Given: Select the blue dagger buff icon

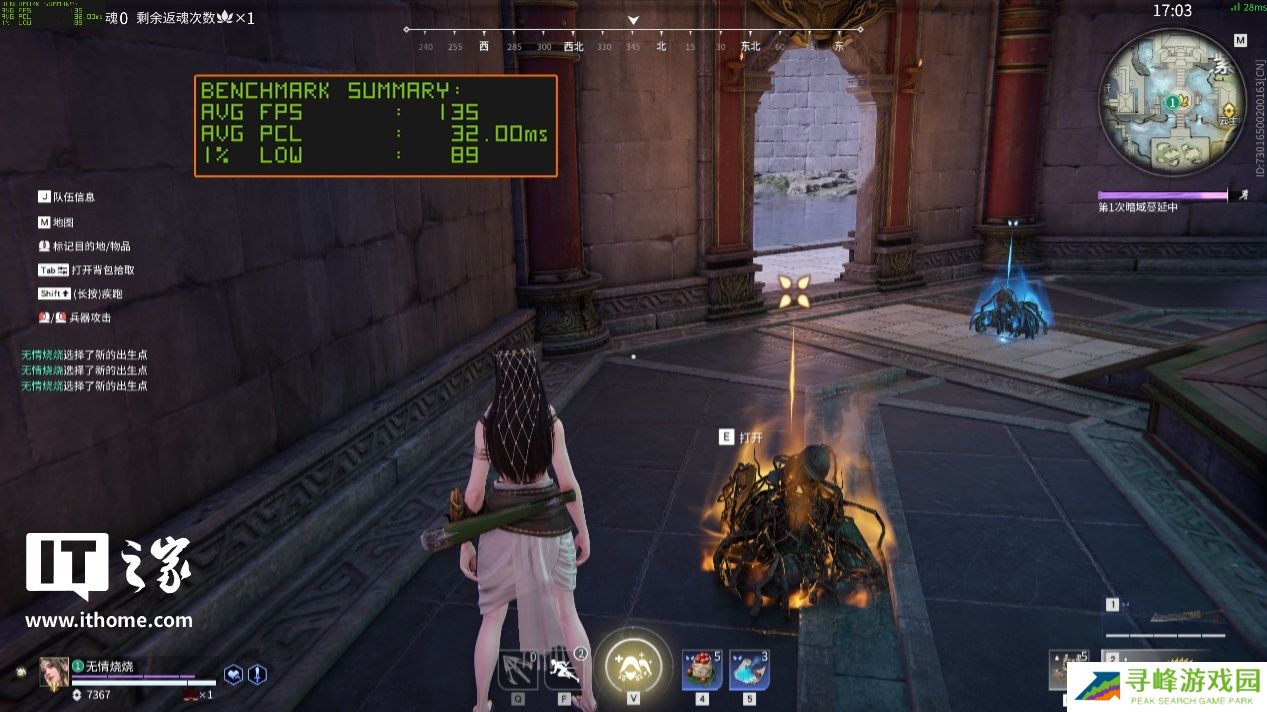Looking at the screenshot, I should [x=257, y=674].
